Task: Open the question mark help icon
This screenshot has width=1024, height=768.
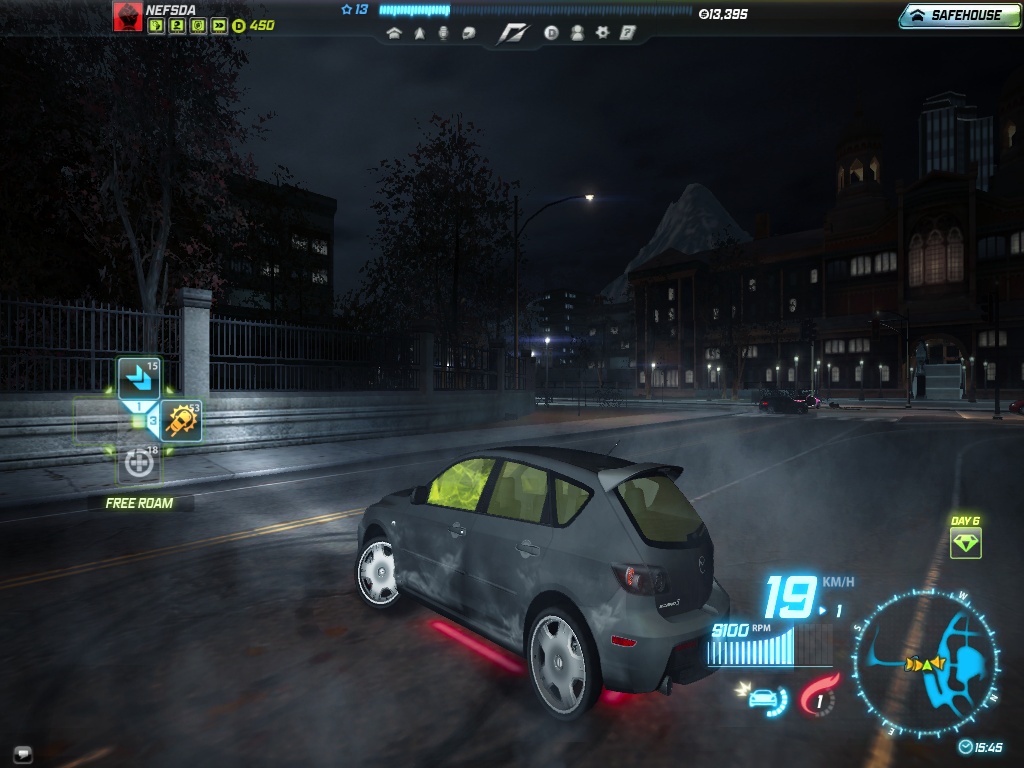Action: tap(627, 33)
